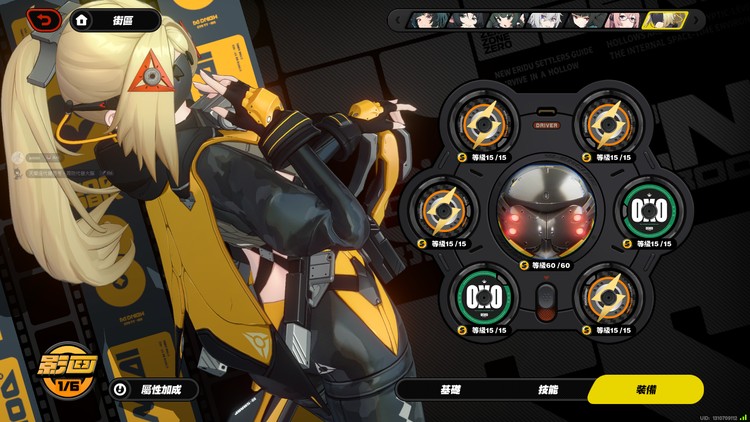Go back using the red return arrow

pos(42,19)
